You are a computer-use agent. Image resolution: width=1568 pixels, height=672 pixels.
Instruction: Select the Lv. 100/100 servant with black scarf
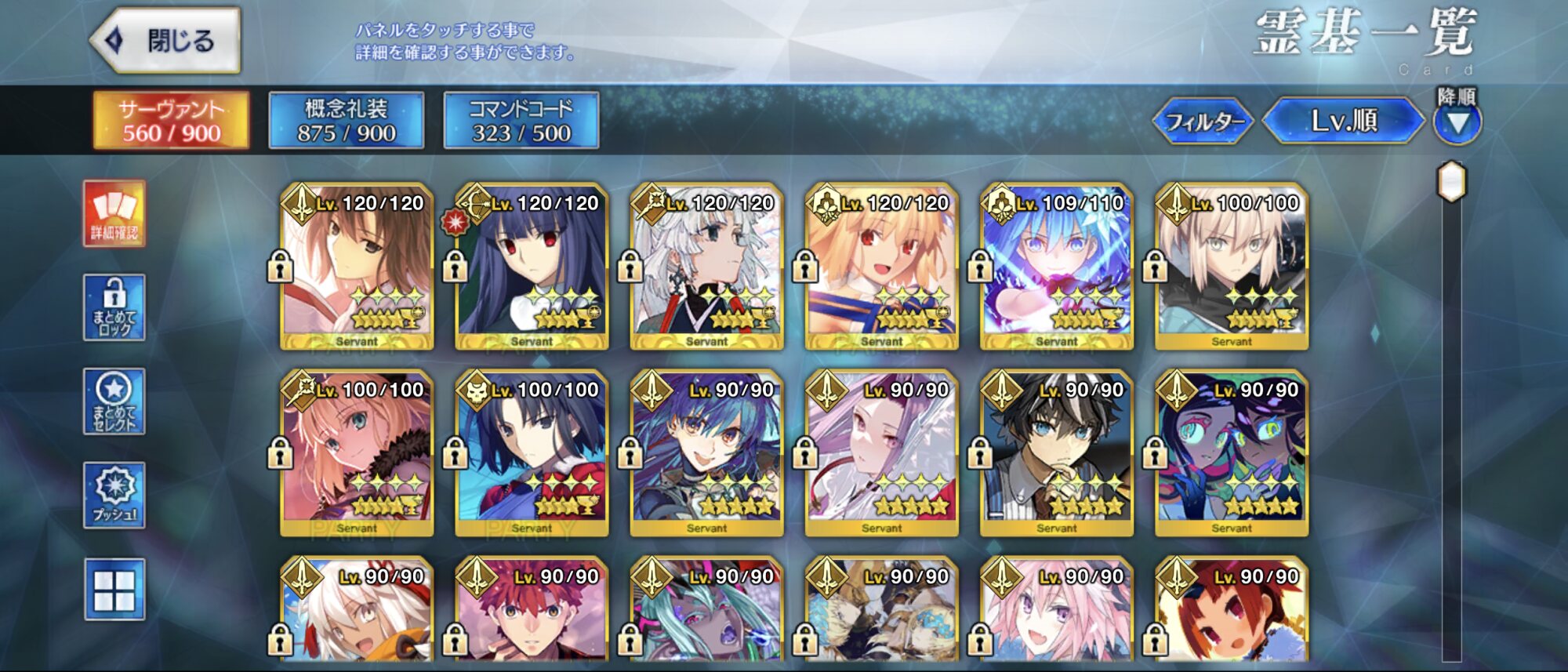[1231, 267]
